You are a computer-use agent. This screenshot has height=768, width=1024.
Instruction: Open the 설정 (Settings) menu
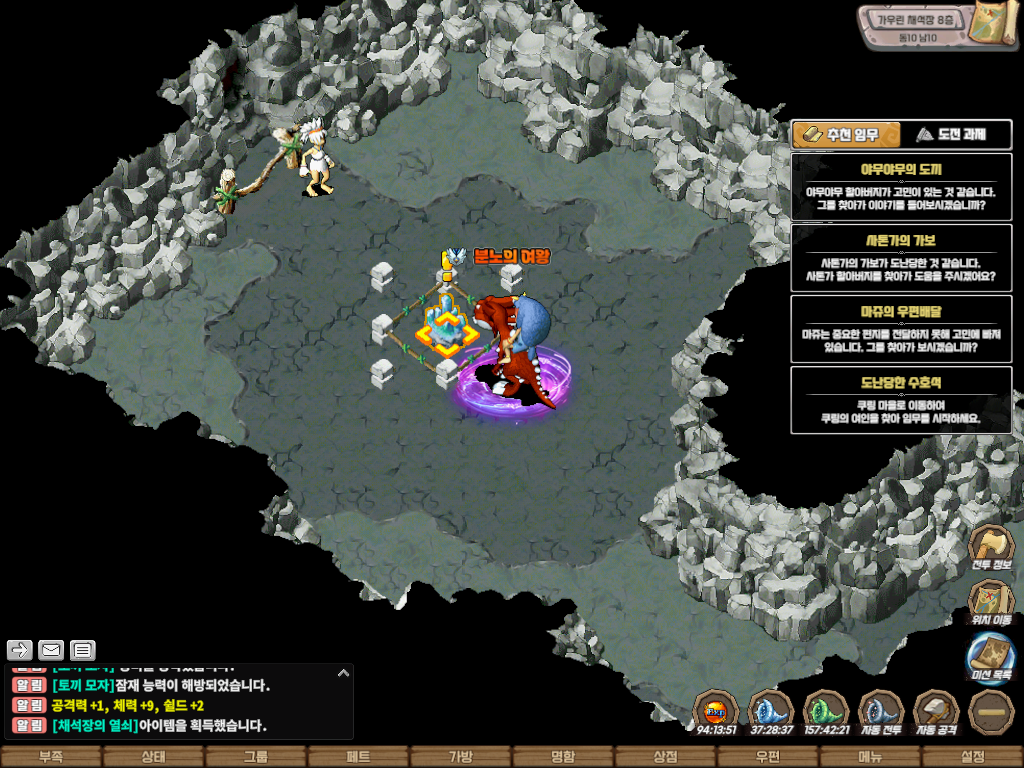(972, 757)
